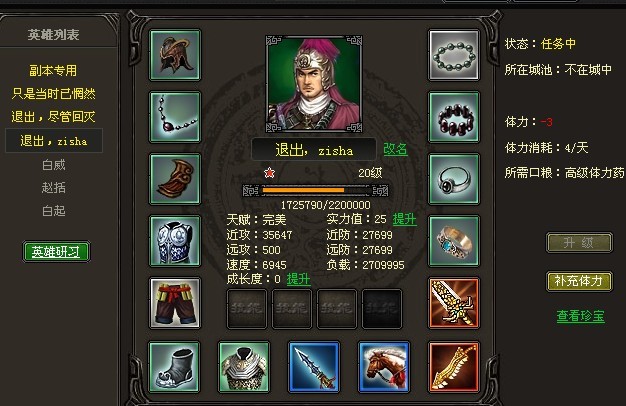626x406 pixels.
Task: Select the dark gem ring slot
Action: 454,178
